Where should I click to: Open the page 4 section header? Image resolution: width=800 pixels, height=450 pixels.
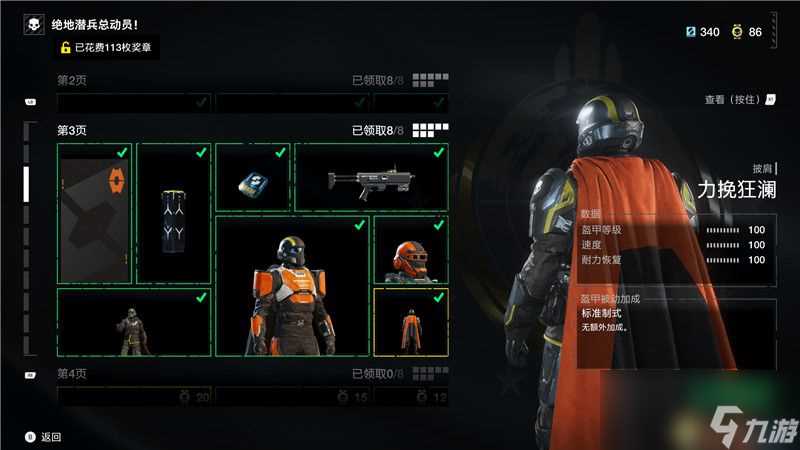pyautogui.click(x=74, y=374)
